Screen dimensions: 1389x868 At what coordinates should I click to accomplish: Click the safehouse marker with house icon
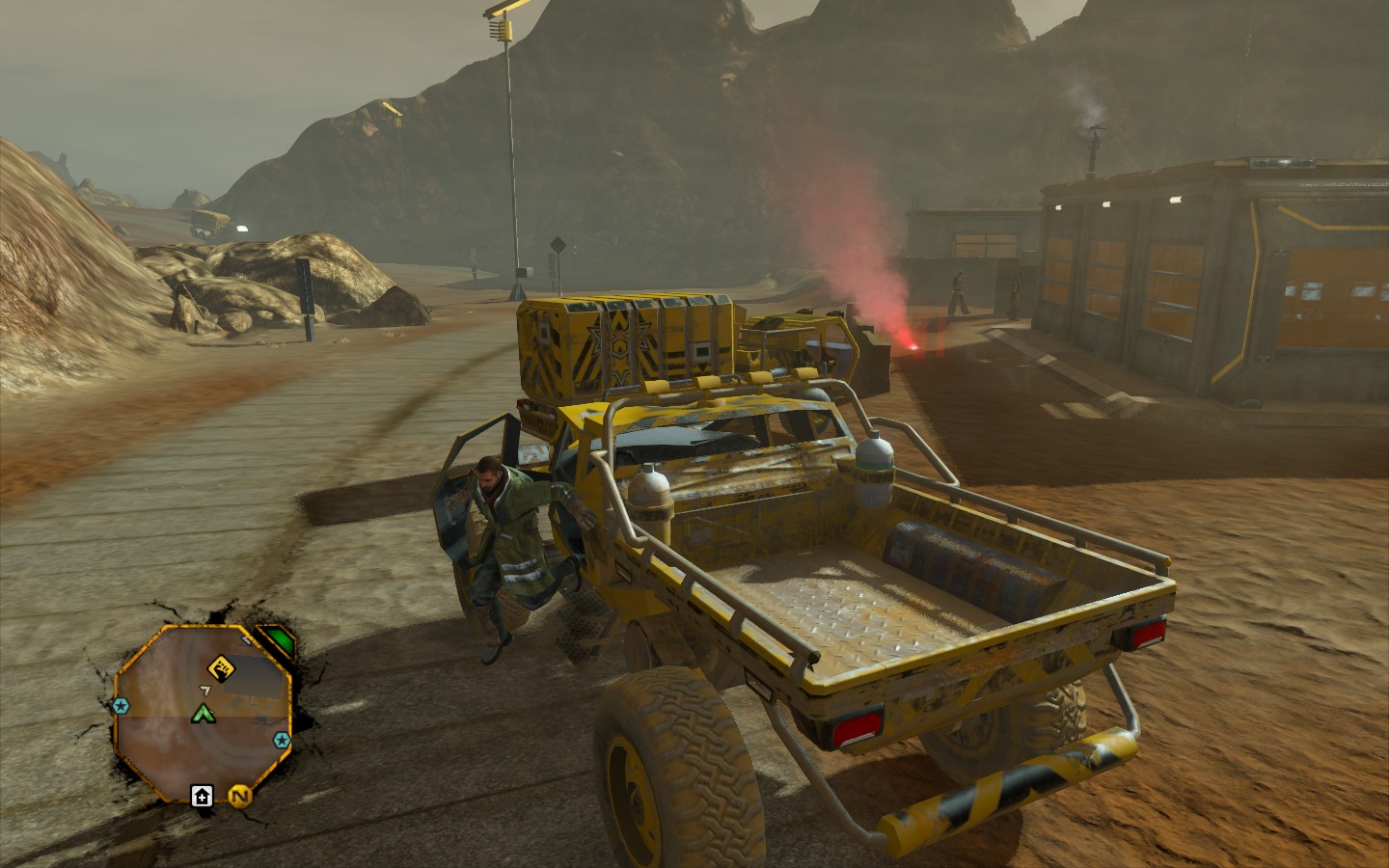point(202,795)
